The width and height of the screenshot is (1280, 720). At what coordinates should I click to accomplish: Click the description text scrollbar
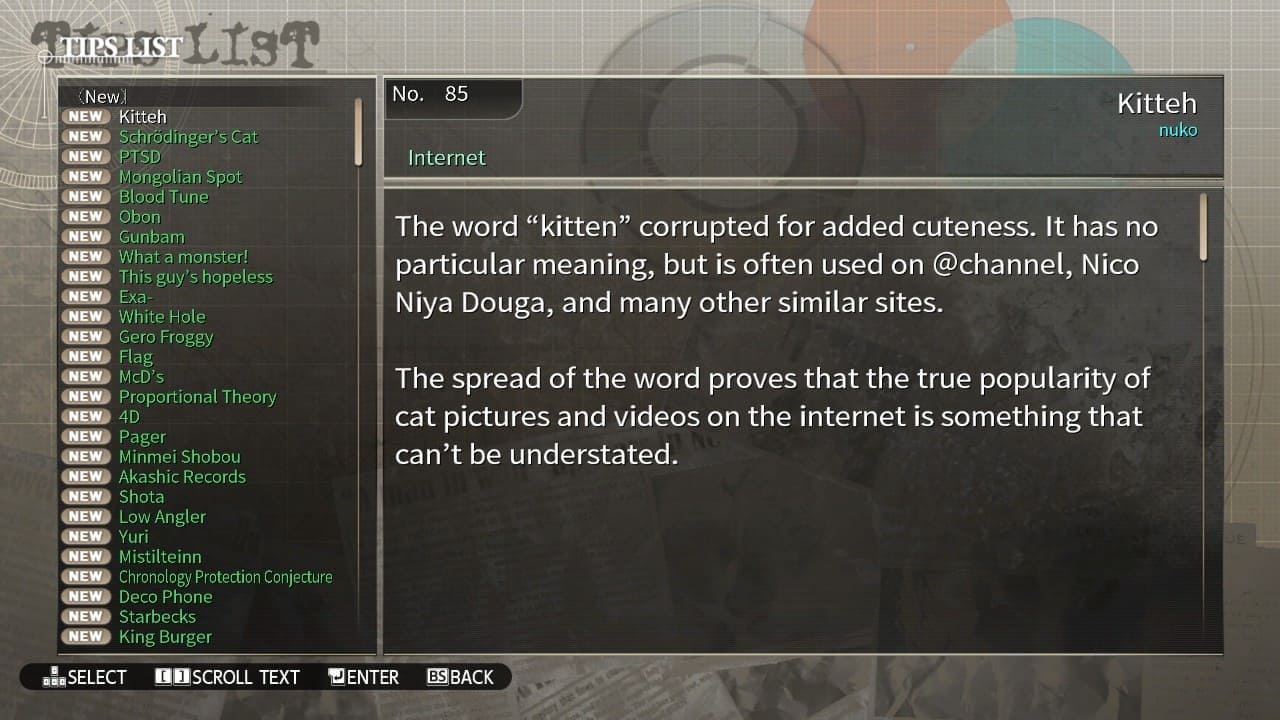click(x=1203, y=228)
